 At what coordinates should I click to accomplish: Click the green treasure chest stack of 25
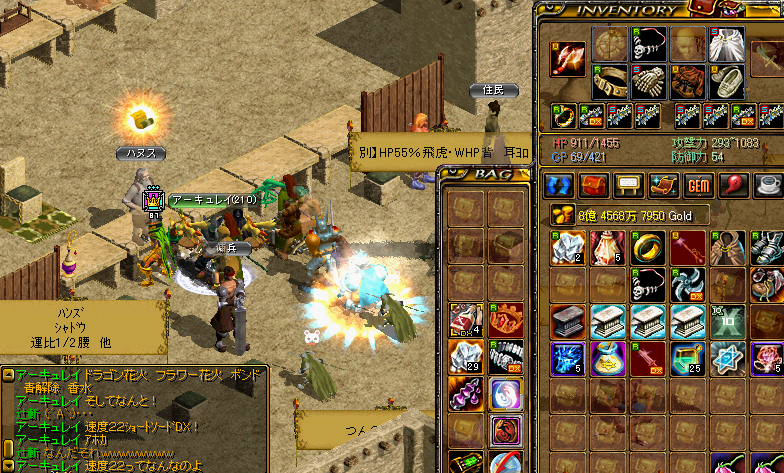tap(689, 358)
